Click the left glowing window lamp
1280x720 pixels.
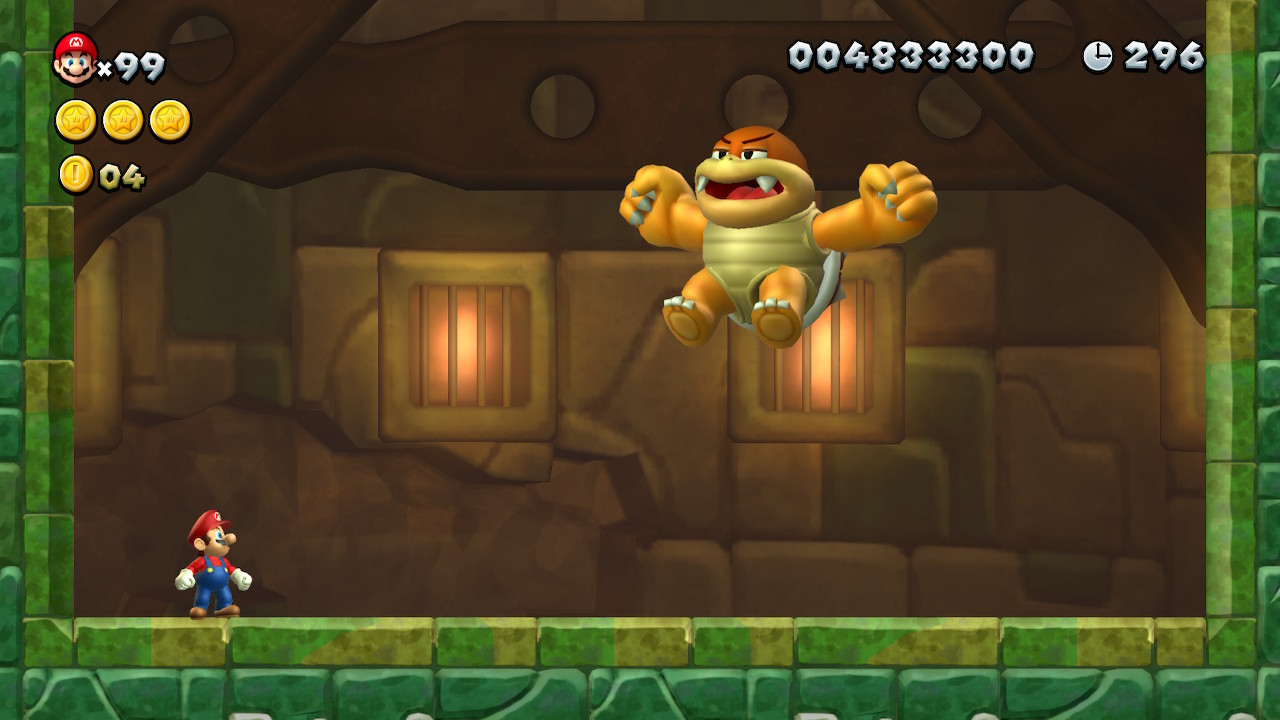click(466, 345)
